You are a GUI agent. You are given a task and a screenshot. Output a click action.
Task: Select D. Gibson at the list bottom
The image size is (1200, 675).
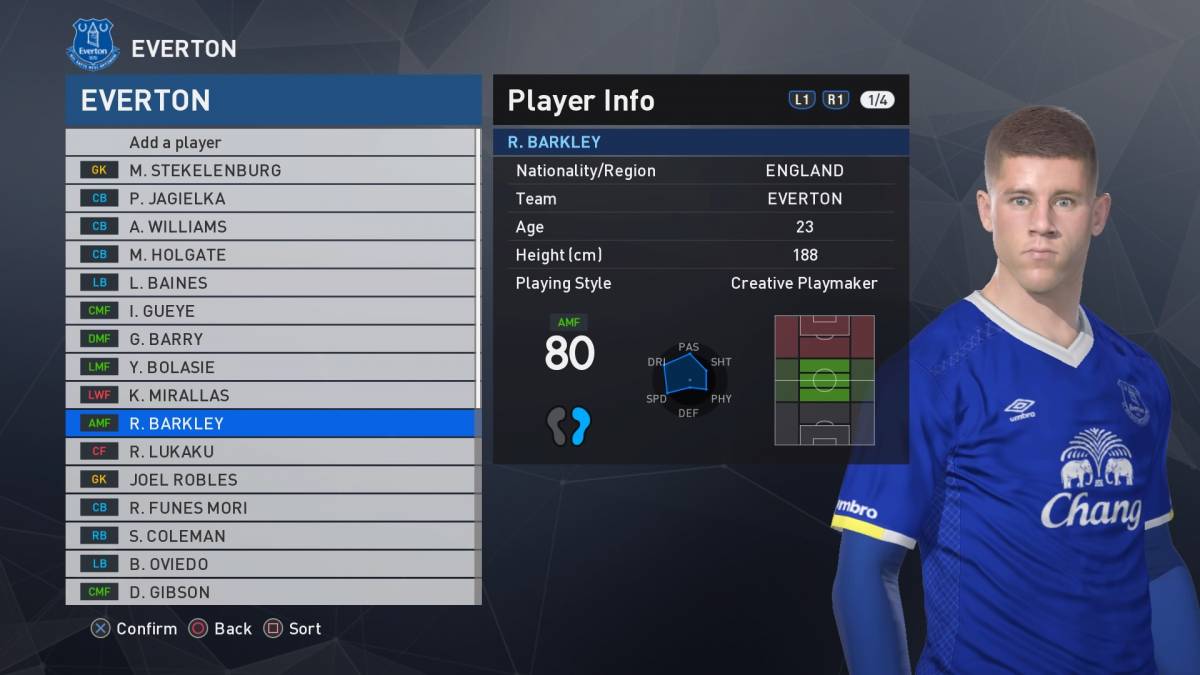272,591
